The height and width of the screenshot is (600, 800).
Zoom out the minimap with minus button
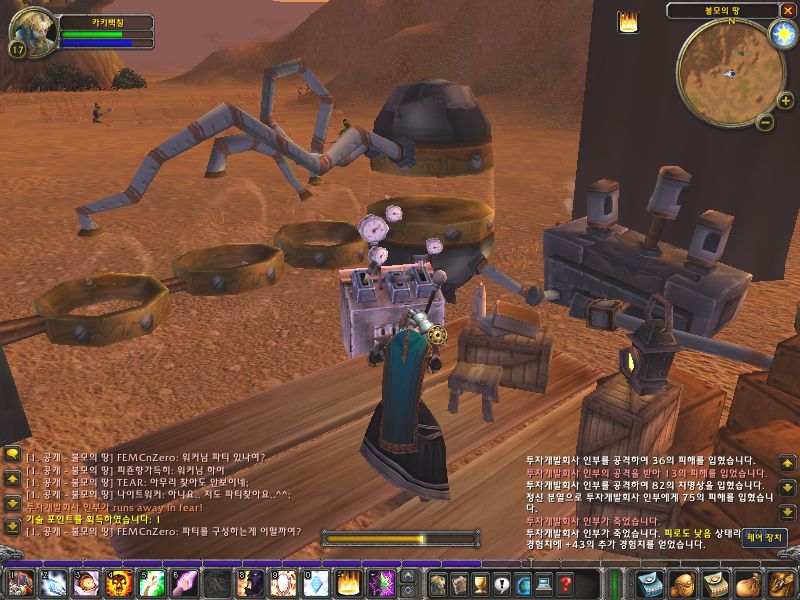pyautogui.click(x=764, y=122)
